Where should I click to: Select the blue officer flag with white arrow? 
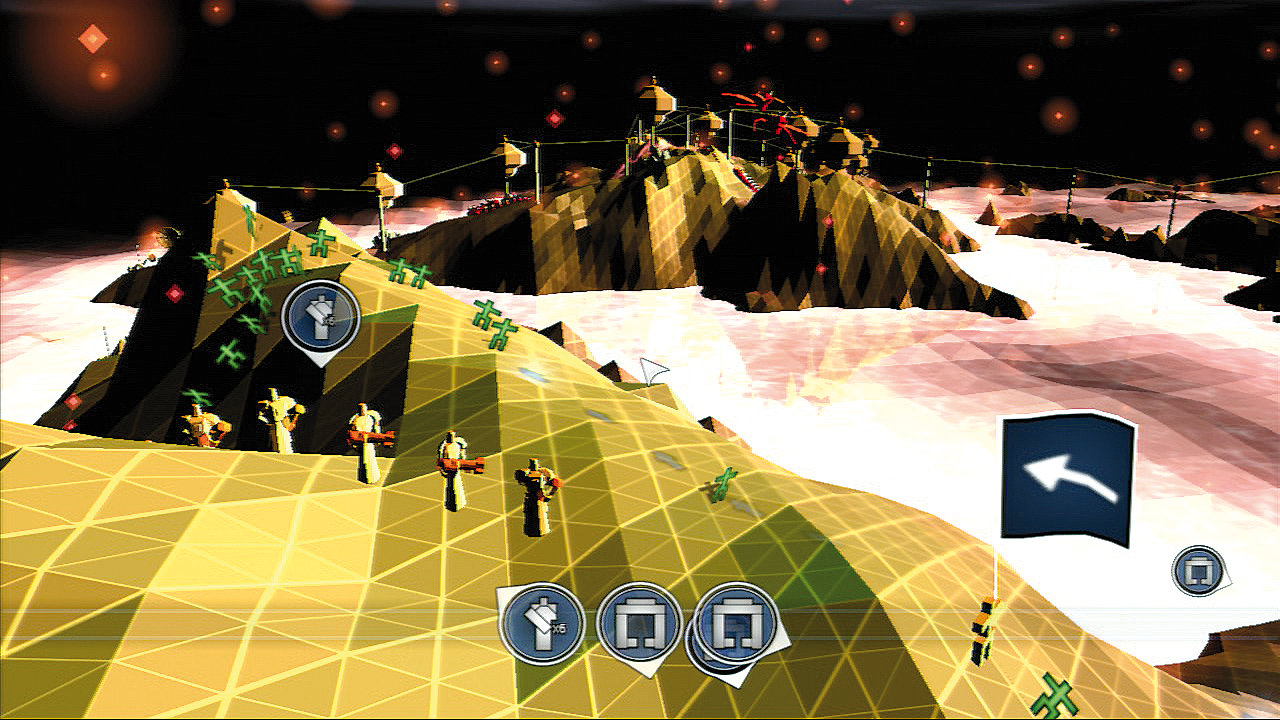(x=1068, y=480)
